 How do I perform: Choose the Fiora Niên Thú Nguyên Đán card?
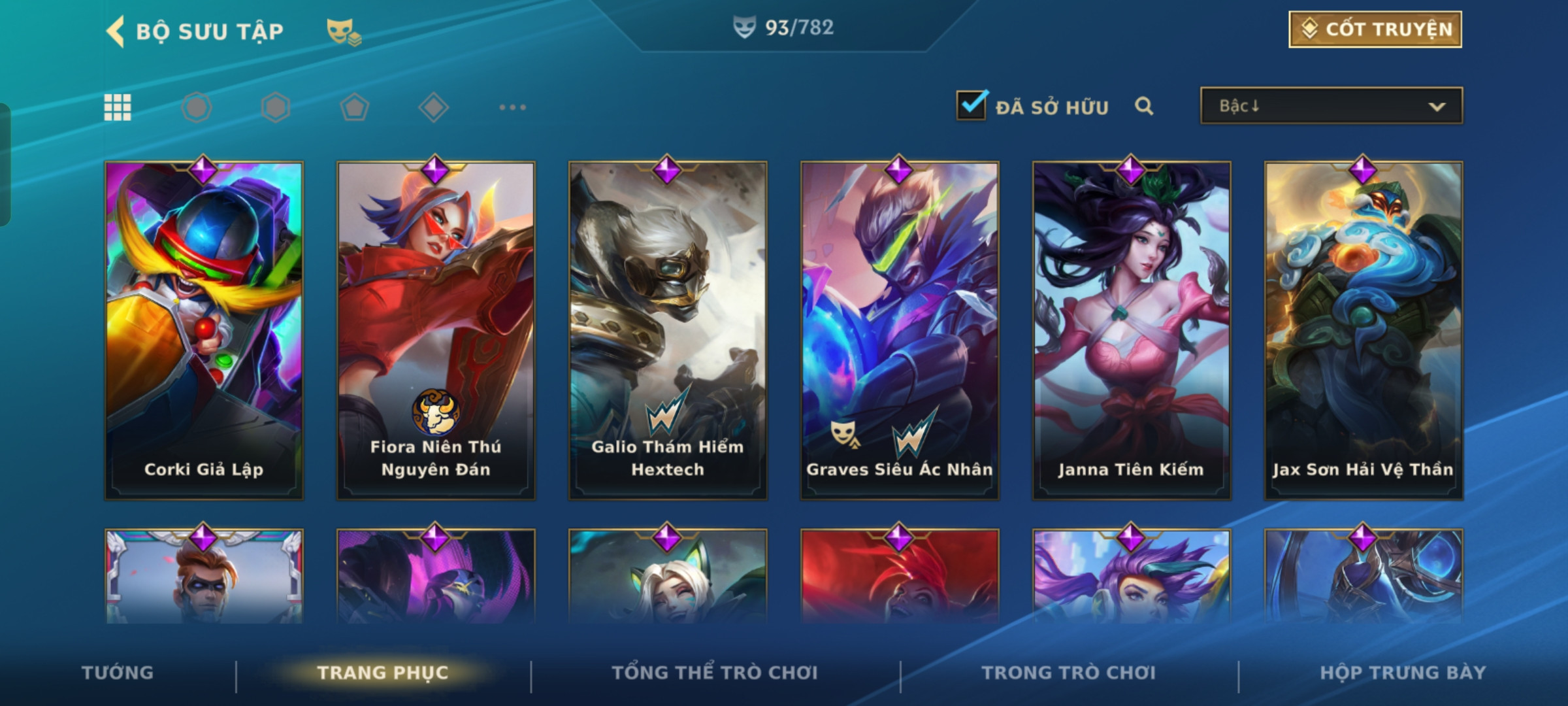coord(436,330)
